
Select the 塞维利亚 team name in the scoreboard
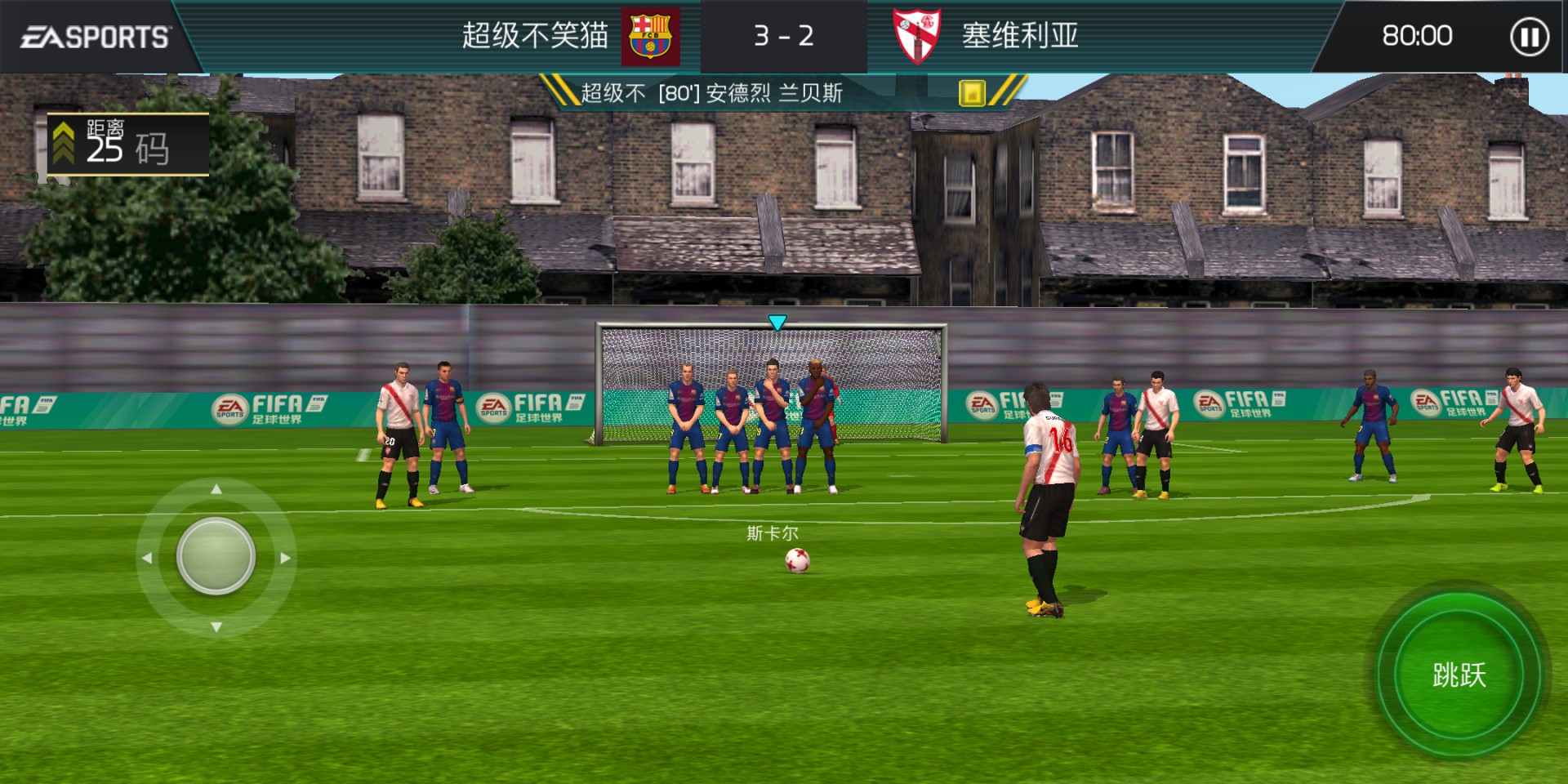click(1018, 34)
